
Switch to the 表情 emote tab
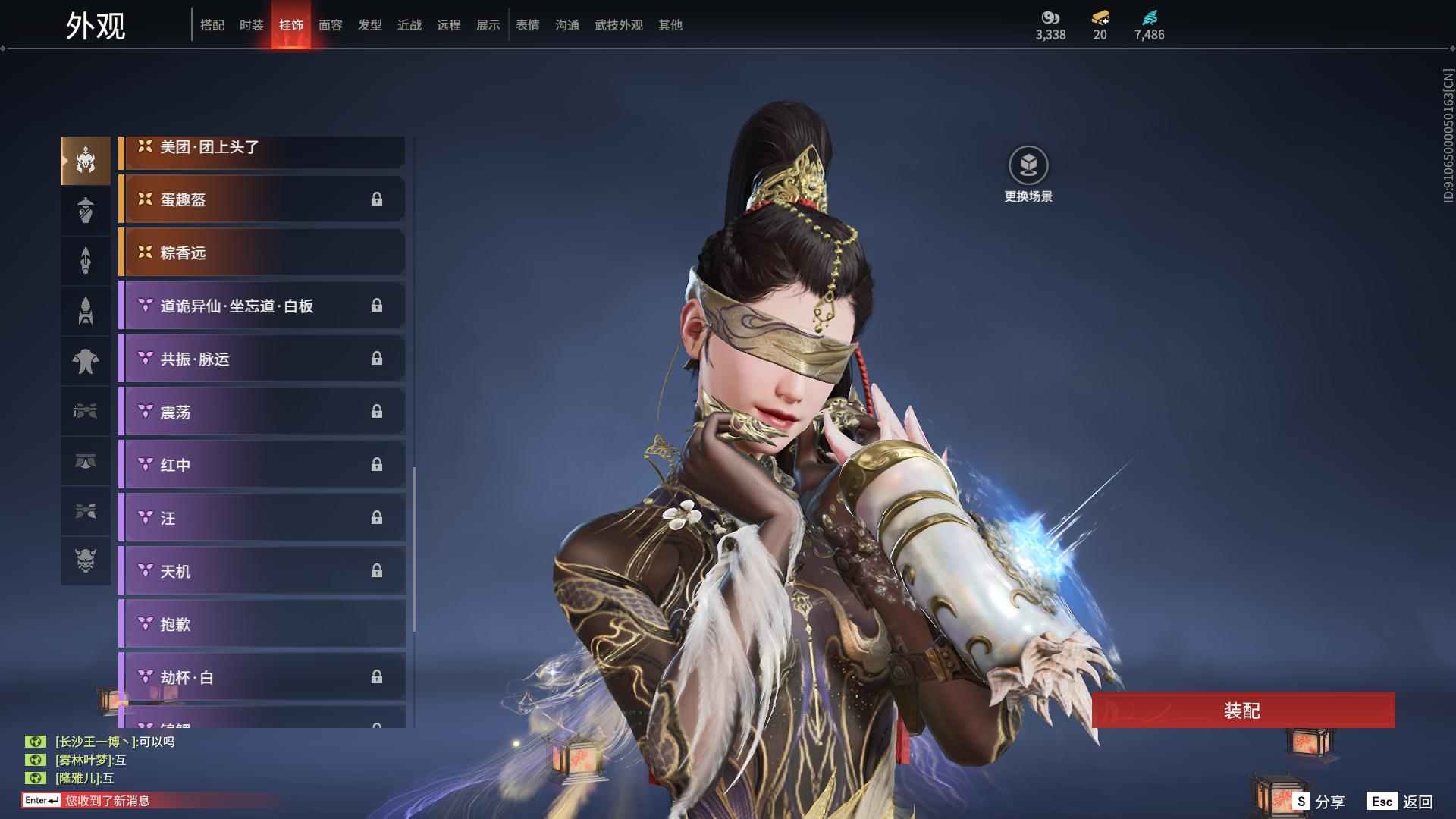click(x=528, y=25)
